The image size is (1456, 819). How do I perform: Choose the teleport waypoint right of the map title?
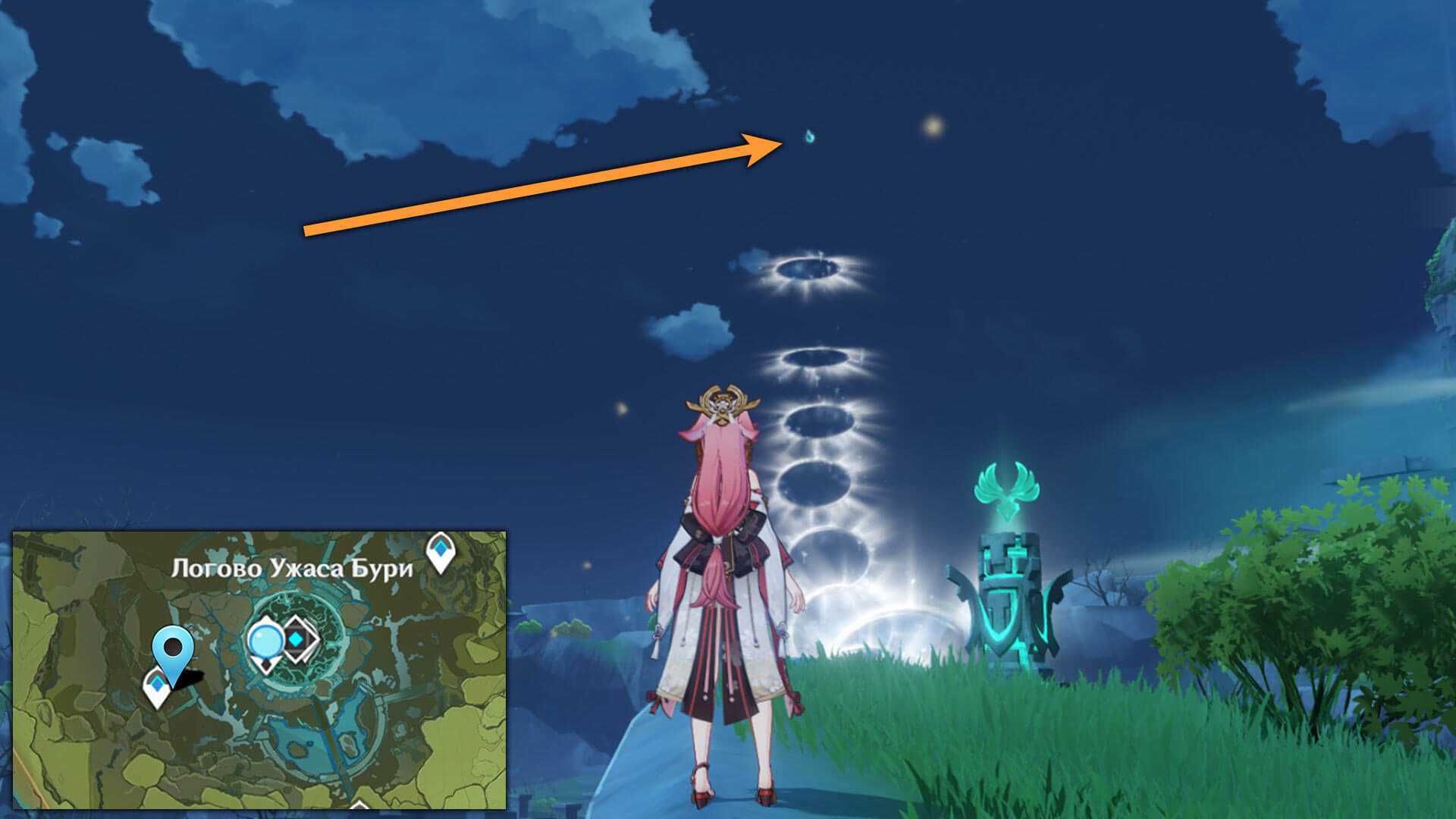pyautogui.click(x=441, y=551)
